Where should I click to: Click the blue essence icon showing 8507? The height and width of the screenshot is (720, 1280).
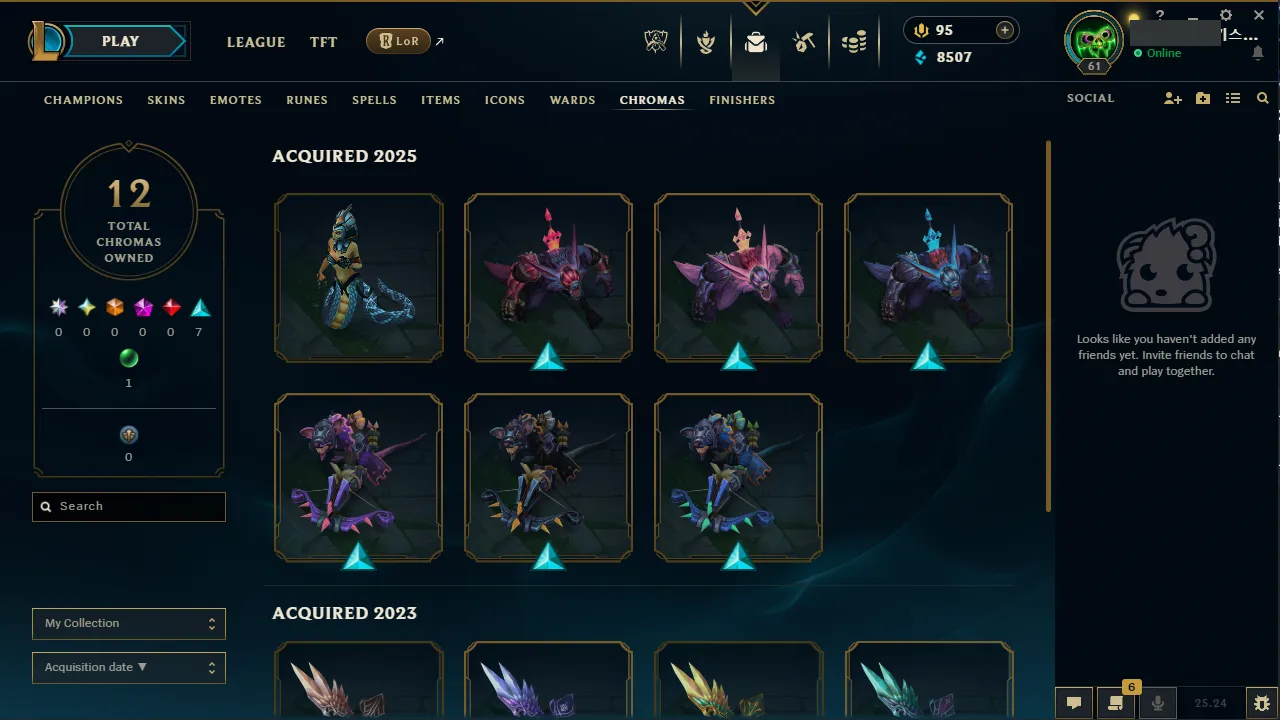920,57
